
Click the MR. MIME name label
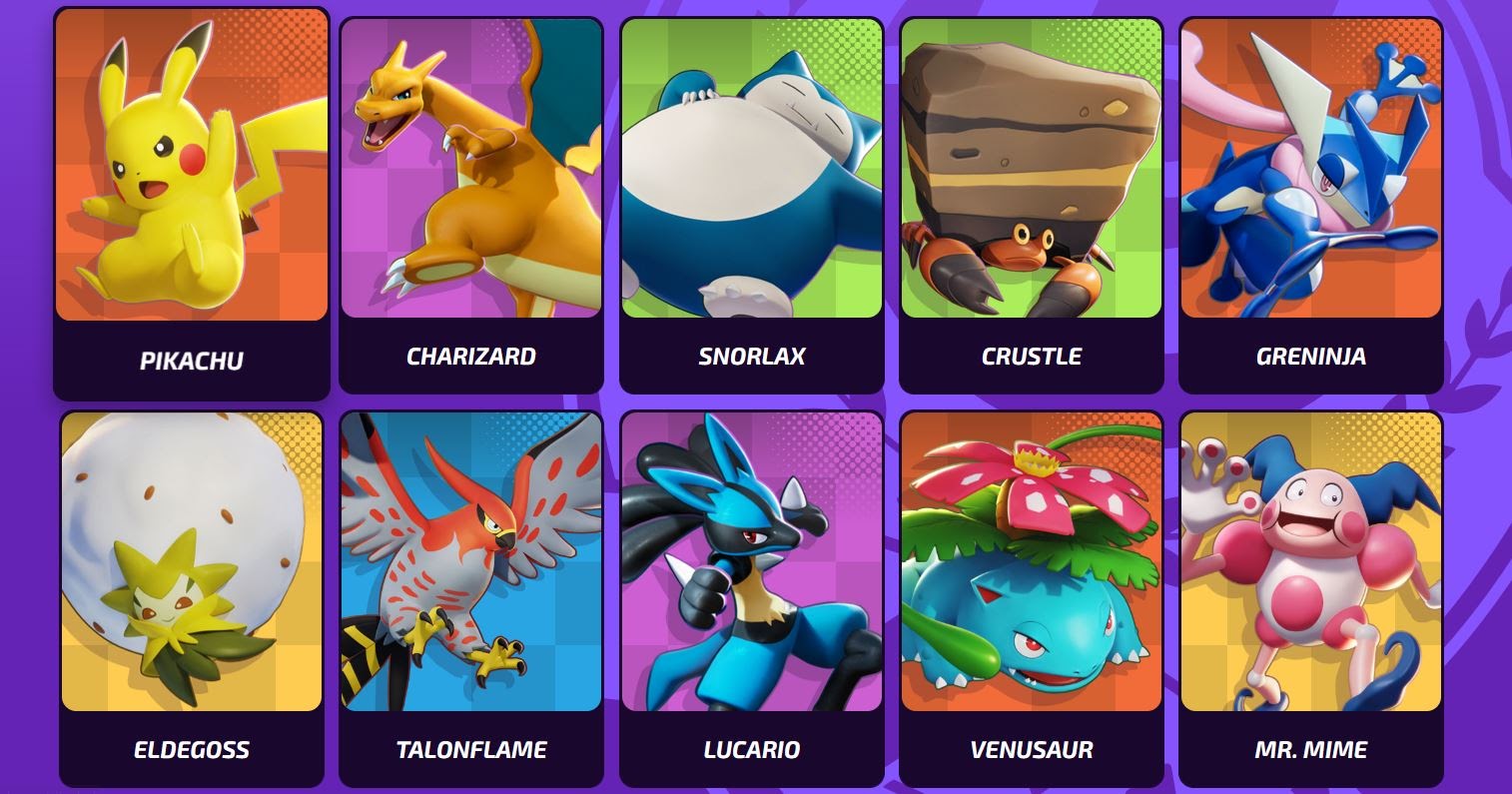point(1310,747)
